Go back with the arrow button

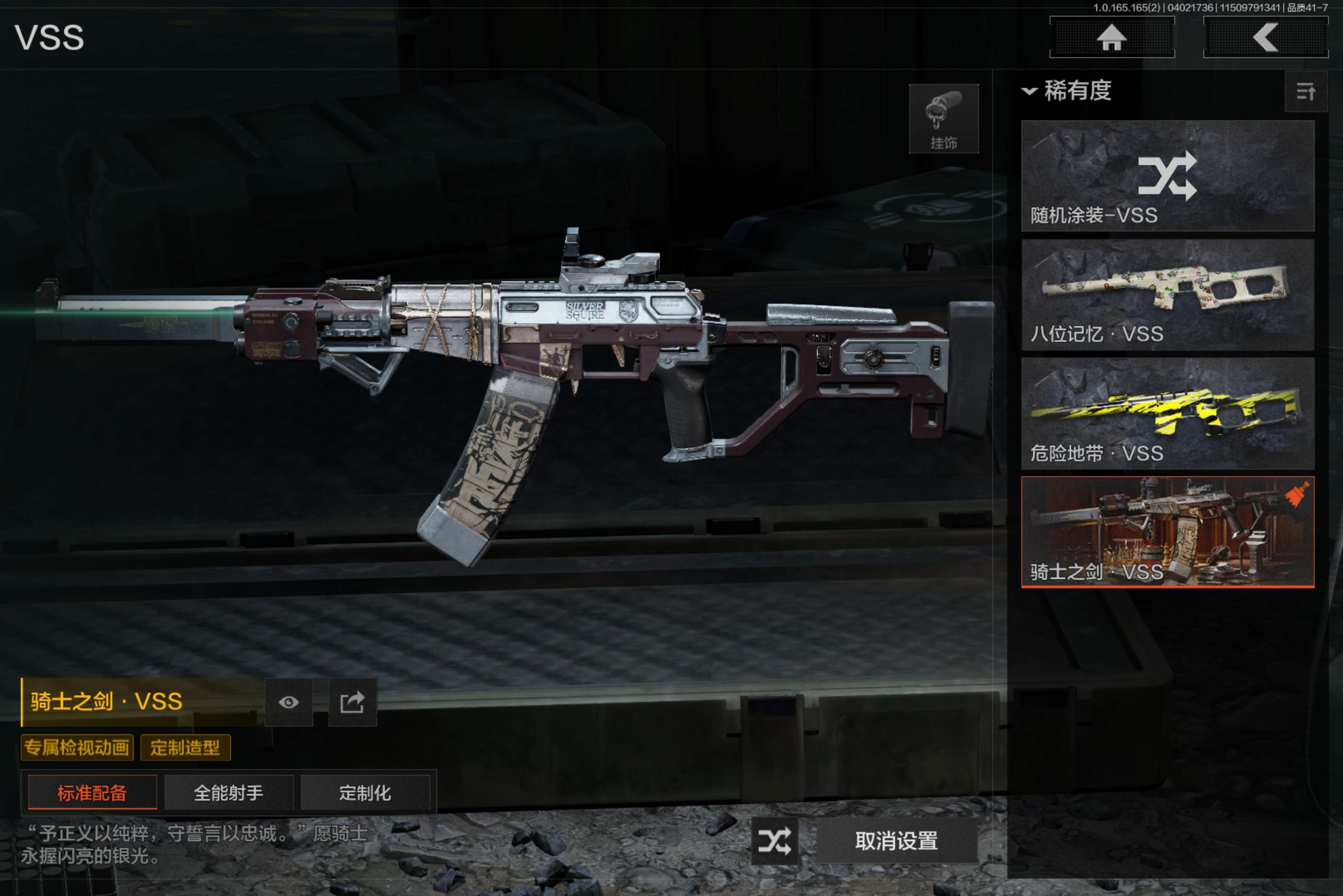1265,38
